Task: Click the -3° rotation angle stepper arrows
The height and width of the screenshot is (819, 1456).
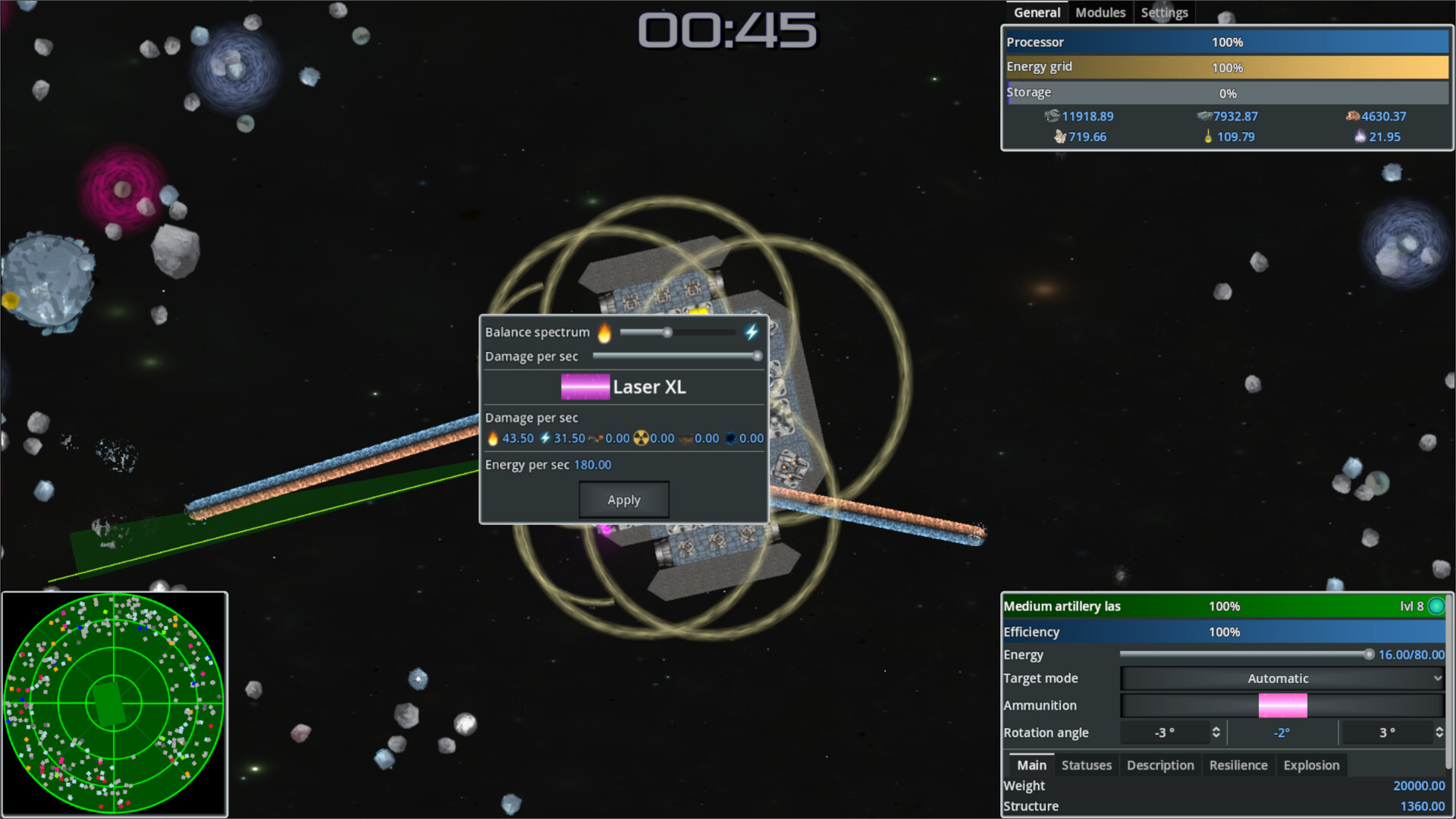Action: (1215, 733)
